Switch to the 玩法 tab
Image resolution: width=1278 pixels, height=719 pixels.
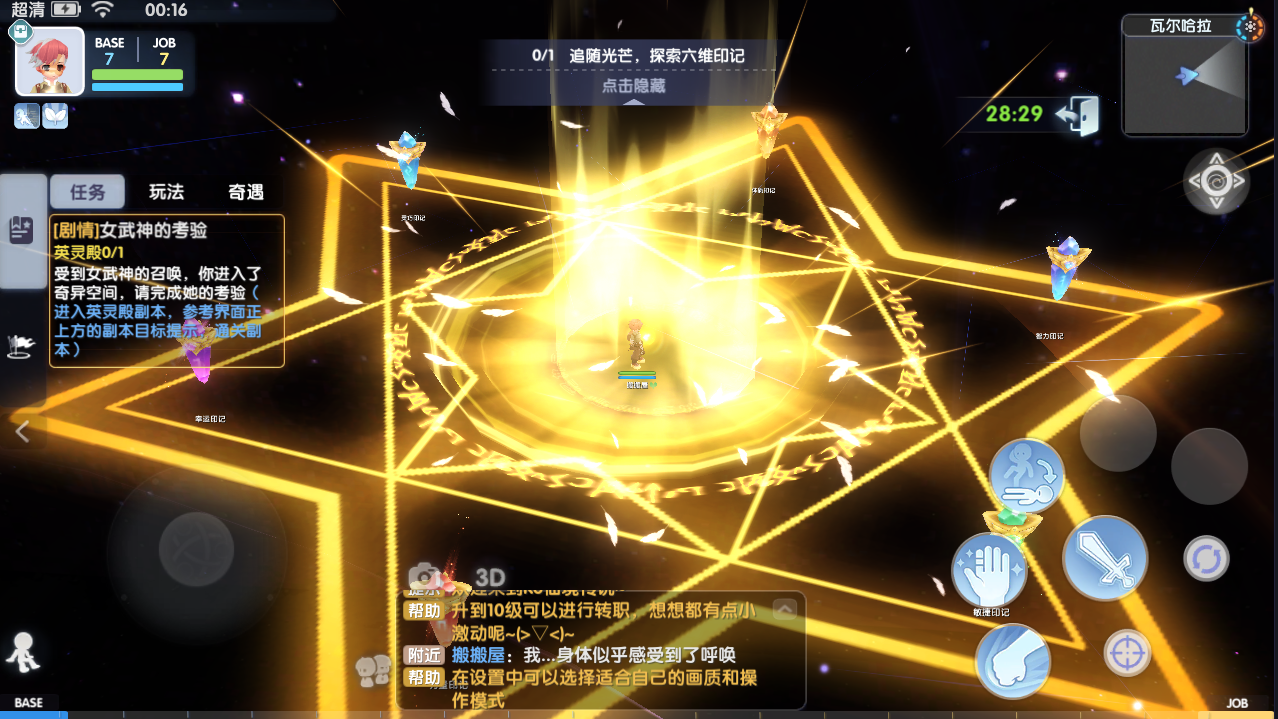166,192
